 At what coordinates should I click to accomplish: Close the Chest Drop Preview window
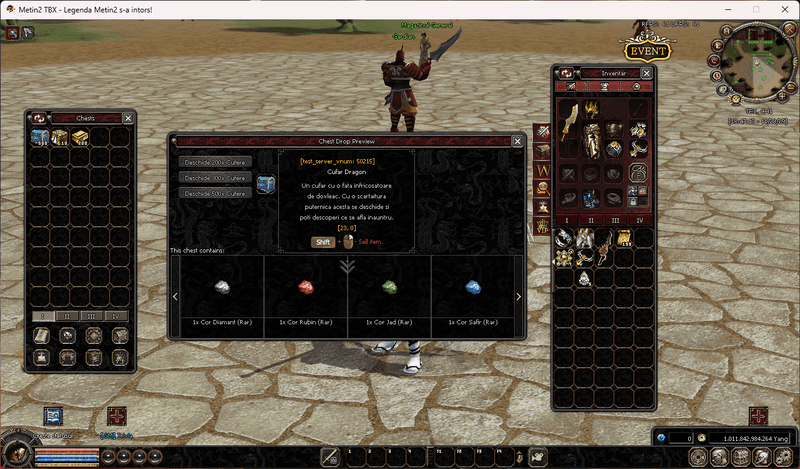point(518,142)
